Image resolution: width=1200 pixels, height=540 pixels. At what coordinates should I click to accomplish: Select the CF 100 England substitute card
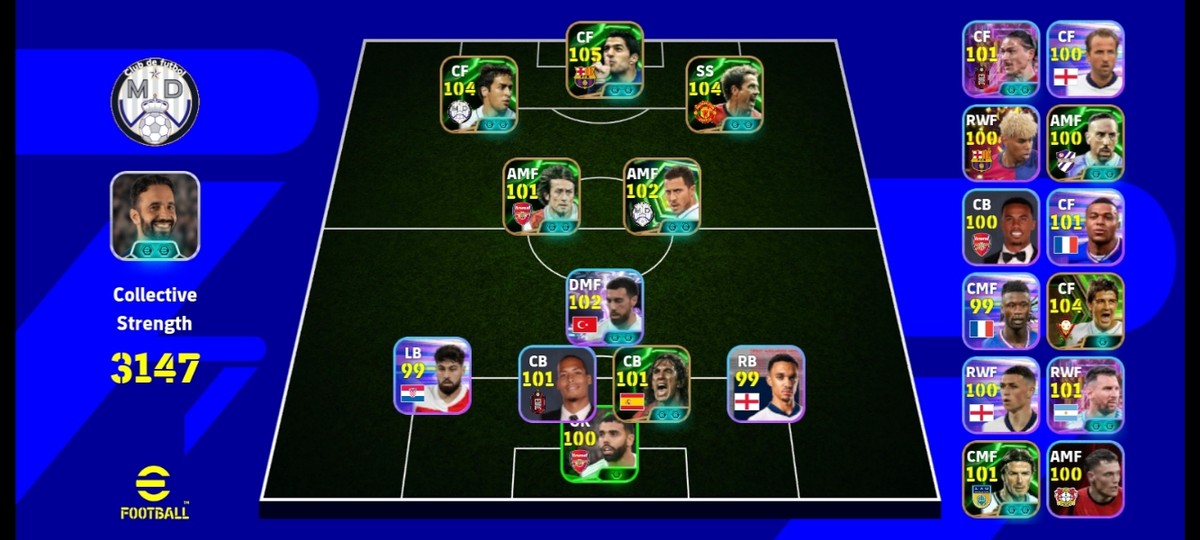click(1085, 59)
